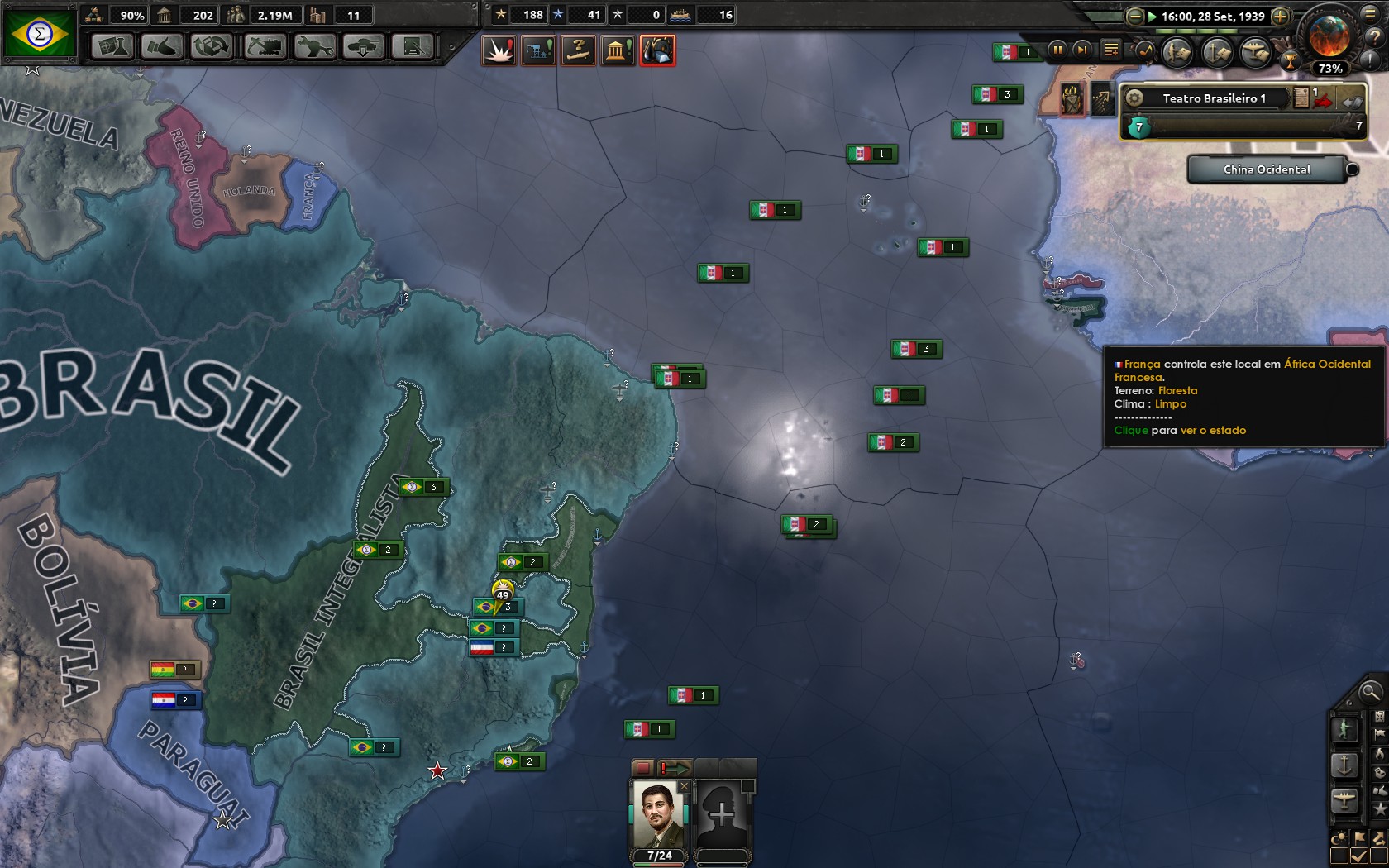Open the province search magnifier

tap(1369, 694)
